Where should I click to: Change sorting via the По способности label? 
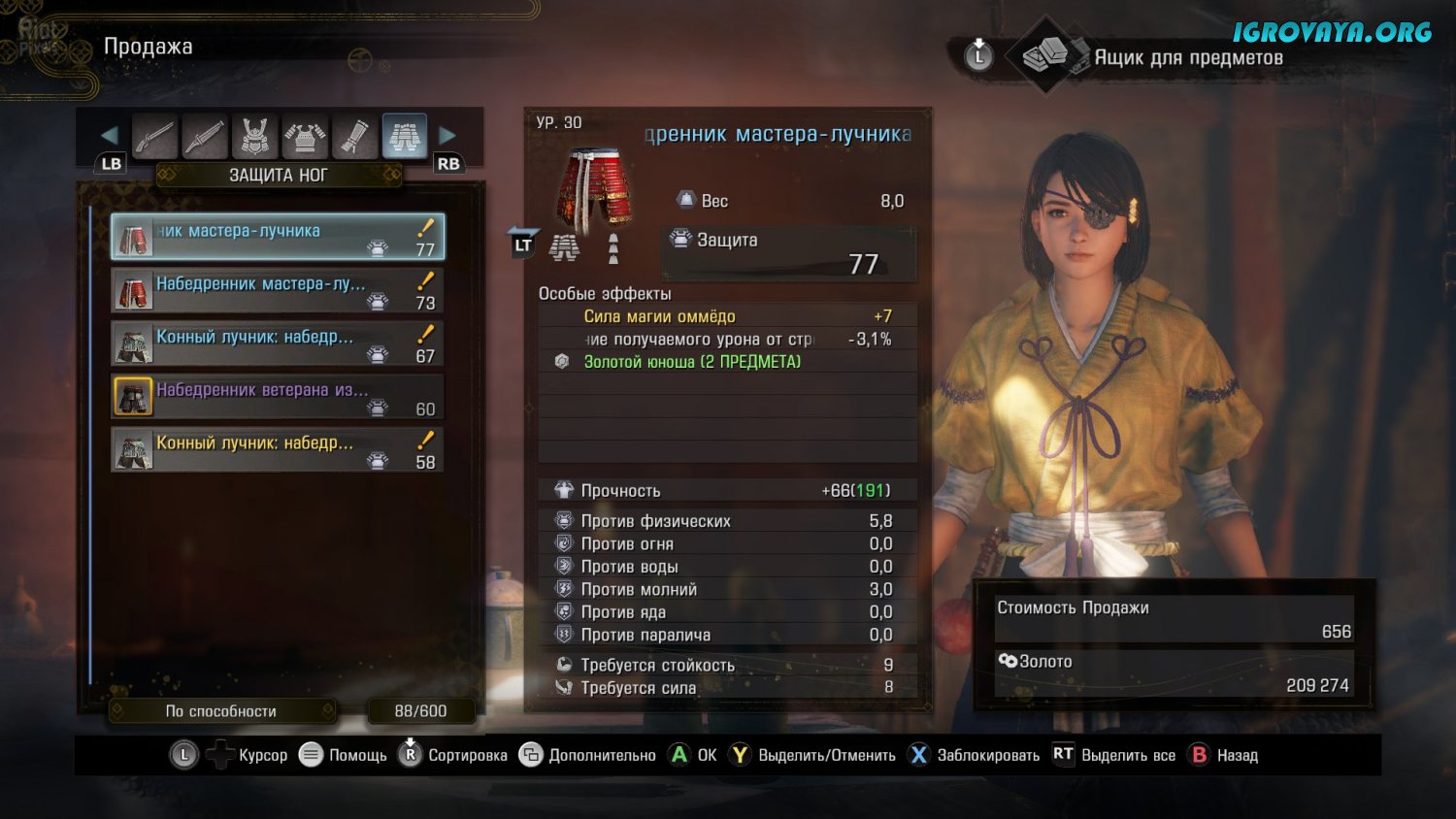222,711
